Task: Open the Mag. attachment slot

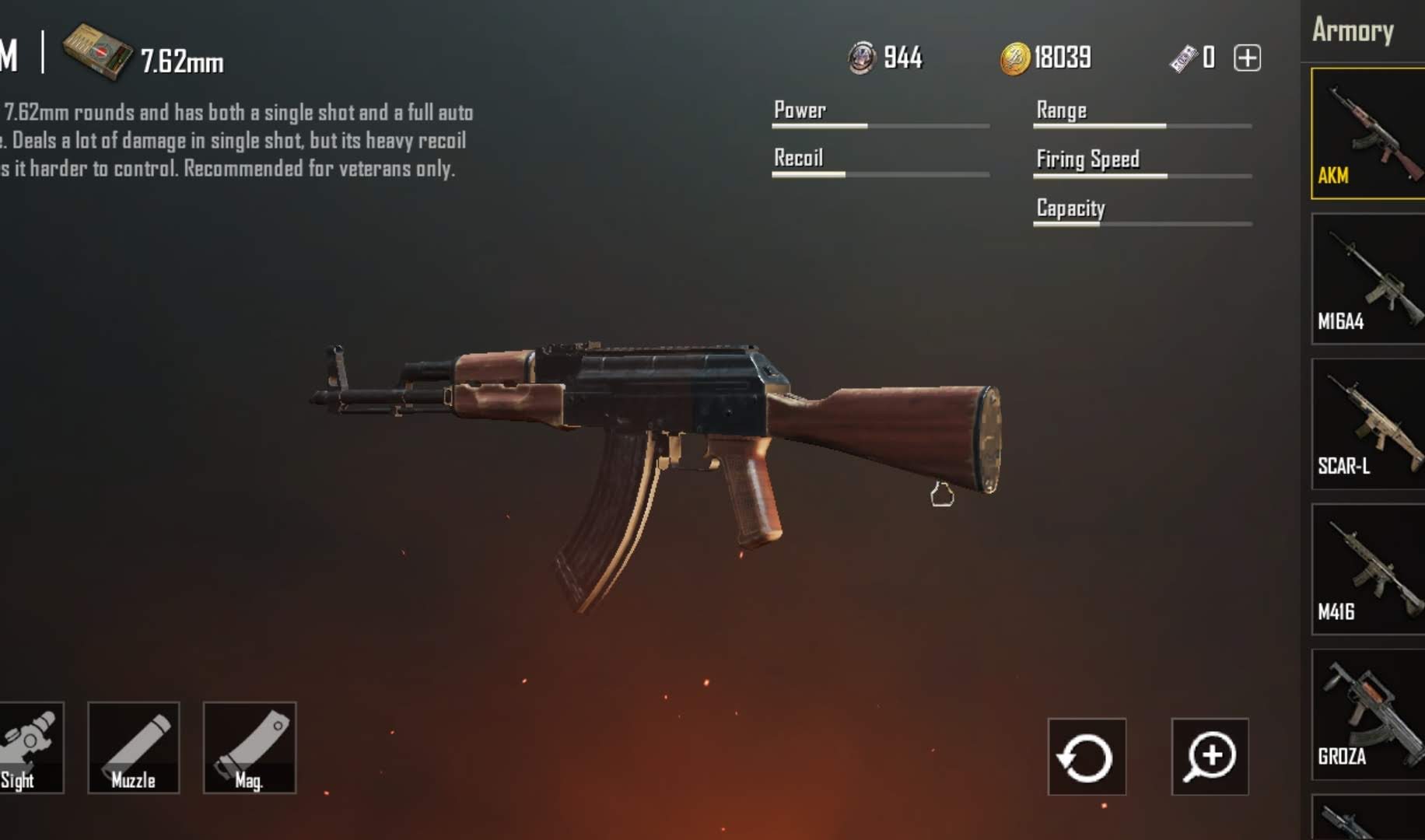Action: point(249,747)
